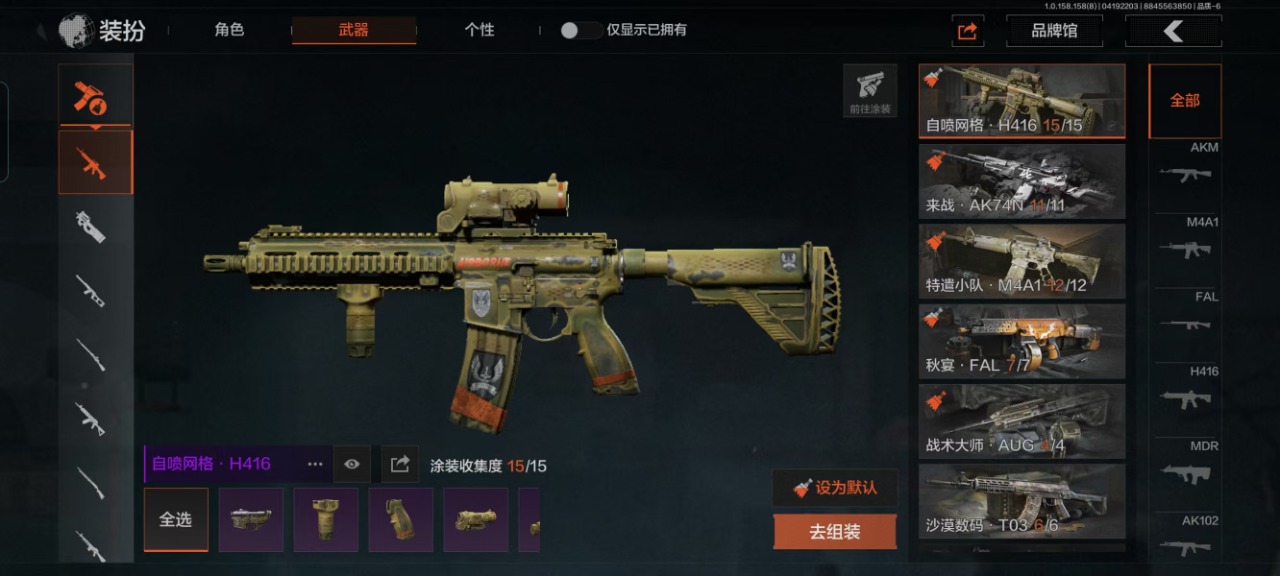Select the 战术大师 AUG skin
The image size is (1280, 576).
[1021, 421]
